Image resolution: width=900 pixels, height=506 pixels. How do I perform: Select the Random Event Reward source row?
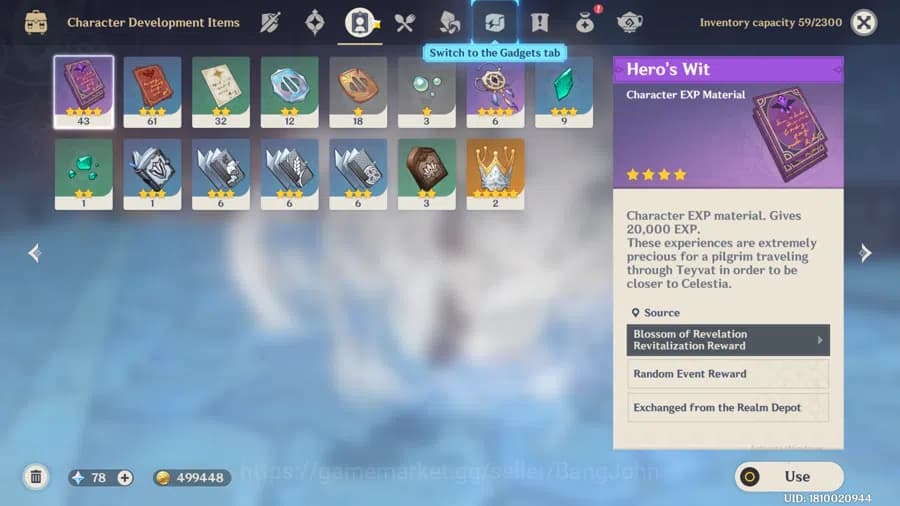pyautogui.click(x=728, y=374)
